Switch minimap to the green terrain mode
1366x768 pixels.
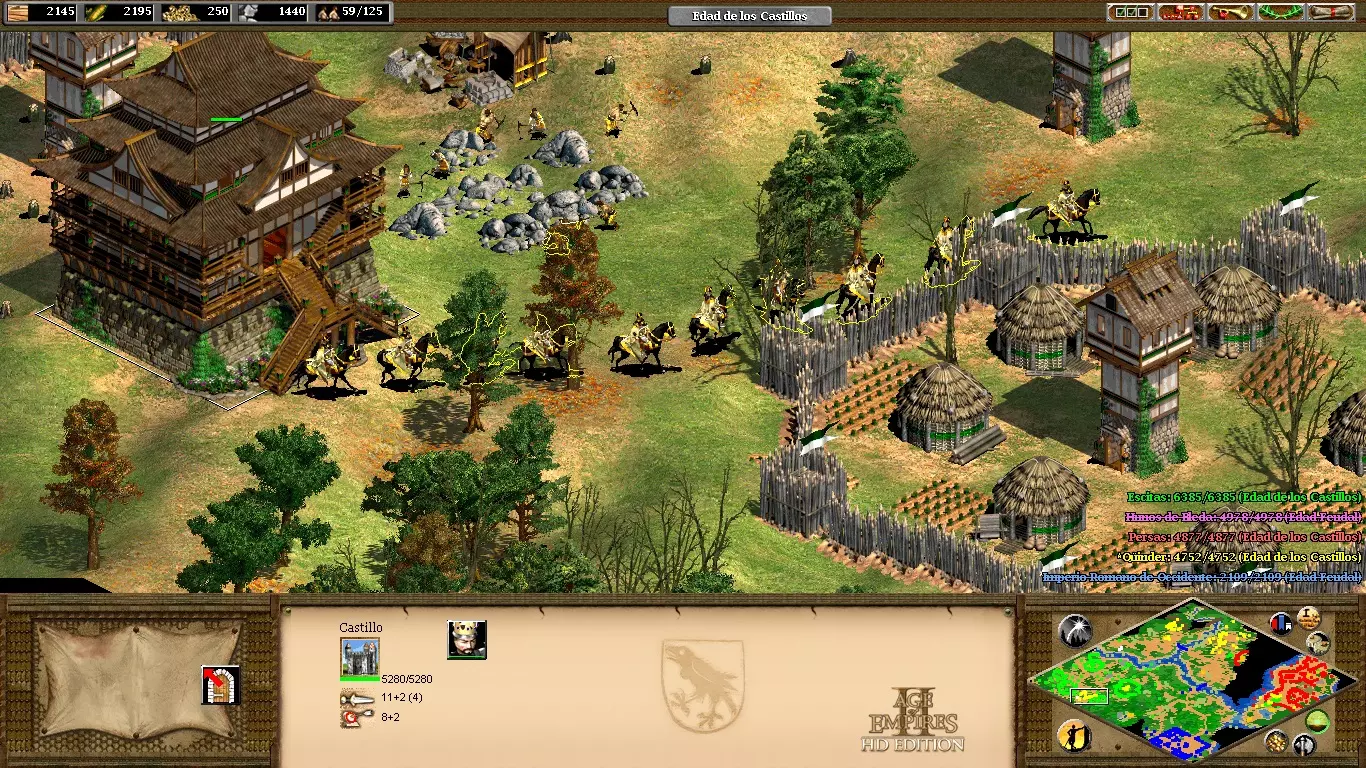1318,721
